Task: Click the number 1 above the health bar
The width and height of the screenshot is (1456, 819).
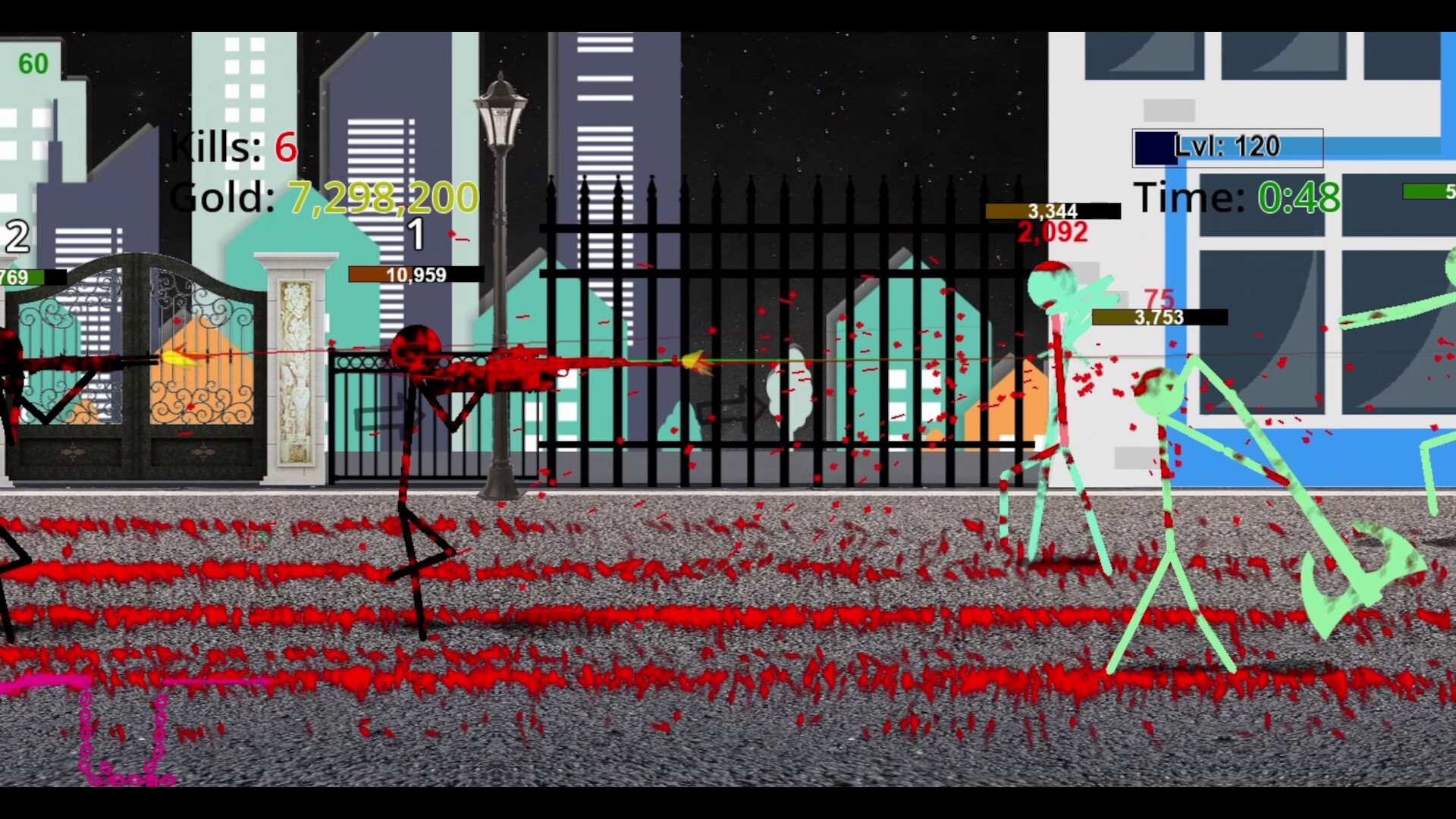Action: click(416, 236)
